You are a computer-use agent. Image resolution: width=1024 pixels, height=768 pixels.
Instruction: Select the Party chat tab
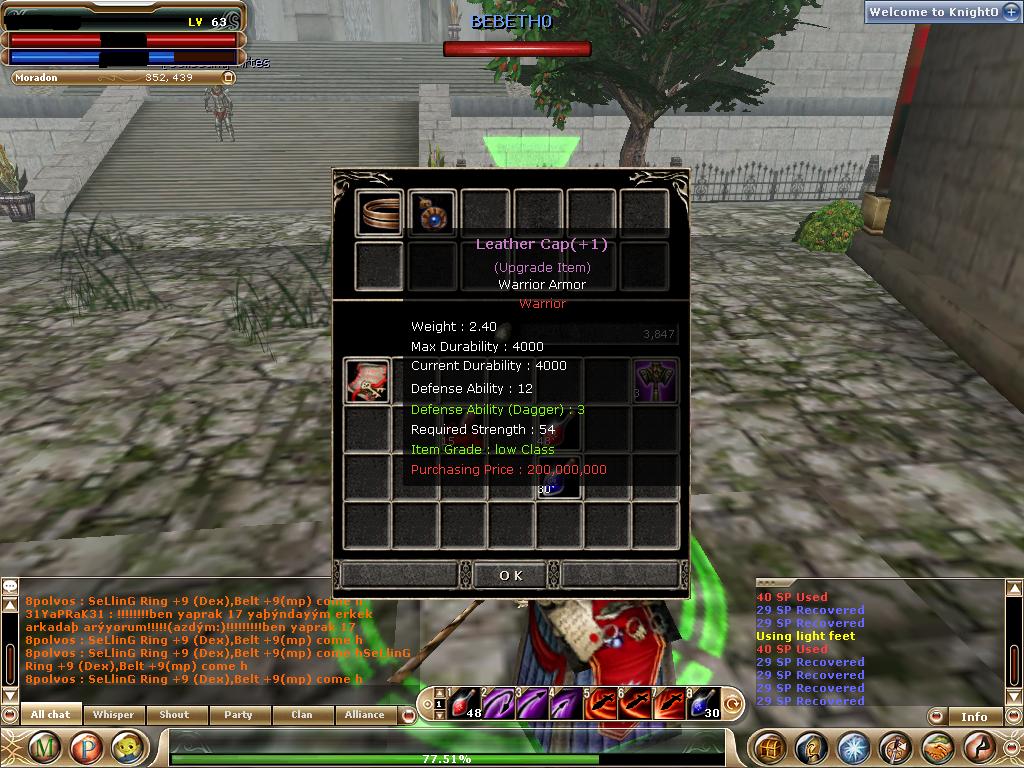pyautogui.click(x=238, y=715)
